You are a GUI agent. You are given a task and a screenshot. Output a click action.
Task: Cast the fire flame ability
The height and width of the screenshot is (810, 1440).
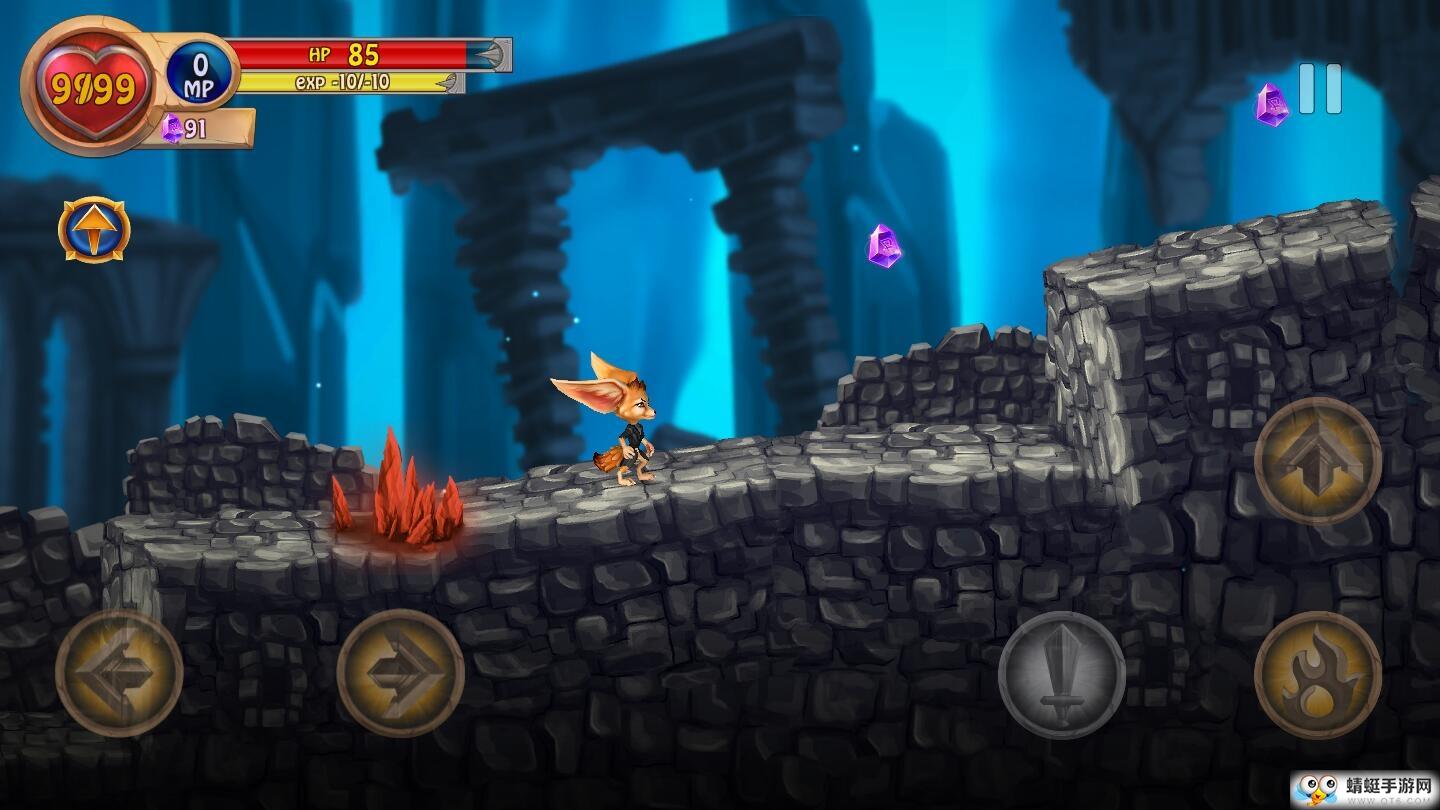(x=1318, y=675)
